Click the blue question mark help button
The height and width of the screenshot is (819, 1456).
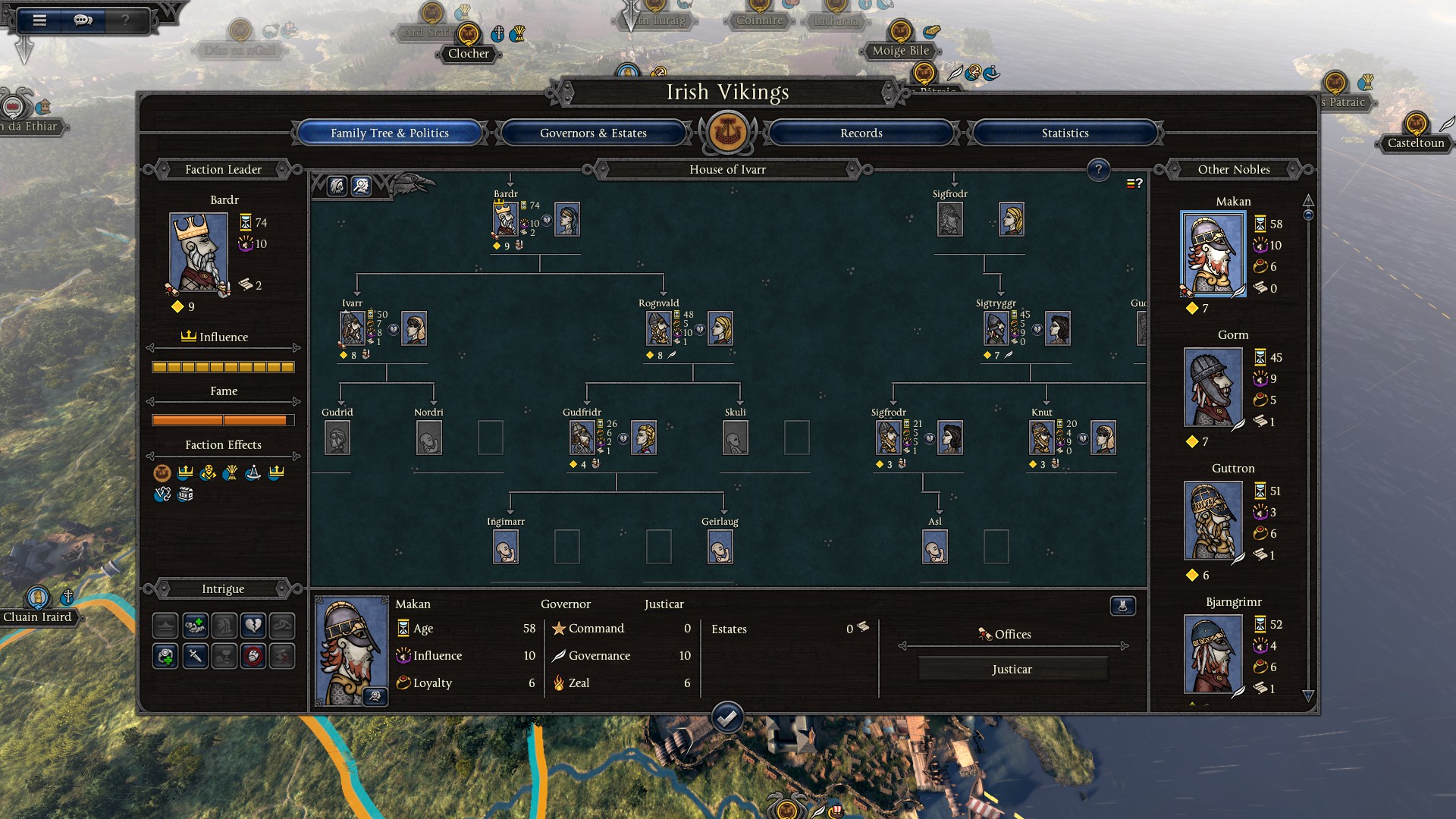tap(1097, 170)
